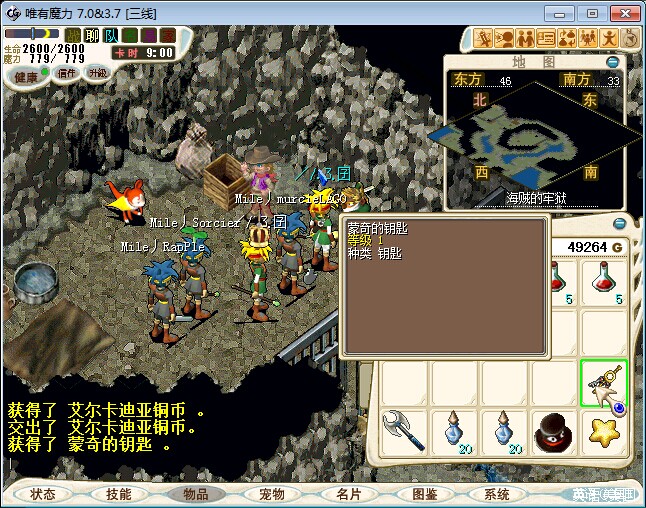Select the 蒙奇的钥匙 key slot
The image size is (646, 508).
tap(604, 383)
